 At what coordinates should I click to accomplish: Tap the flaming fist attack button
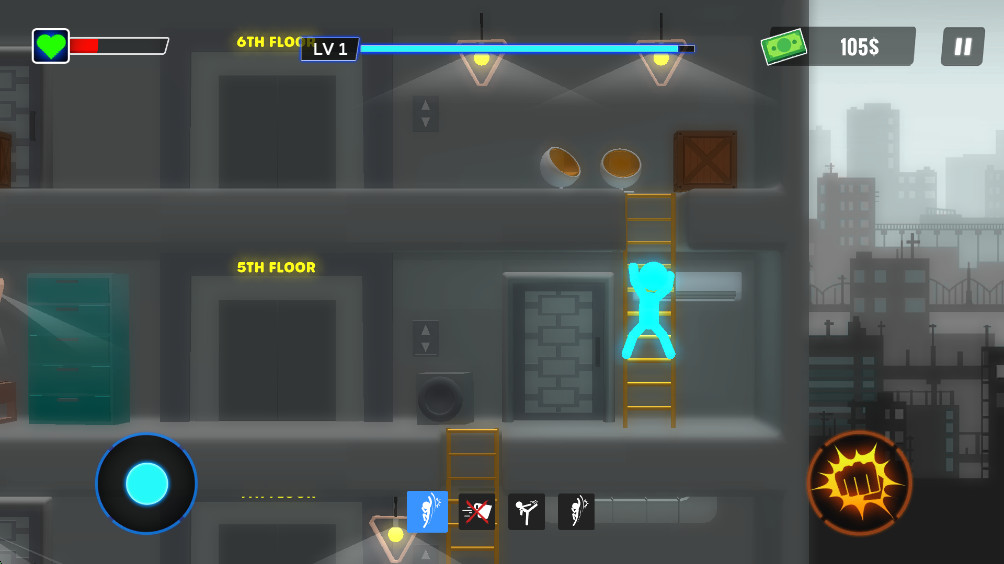859,483
